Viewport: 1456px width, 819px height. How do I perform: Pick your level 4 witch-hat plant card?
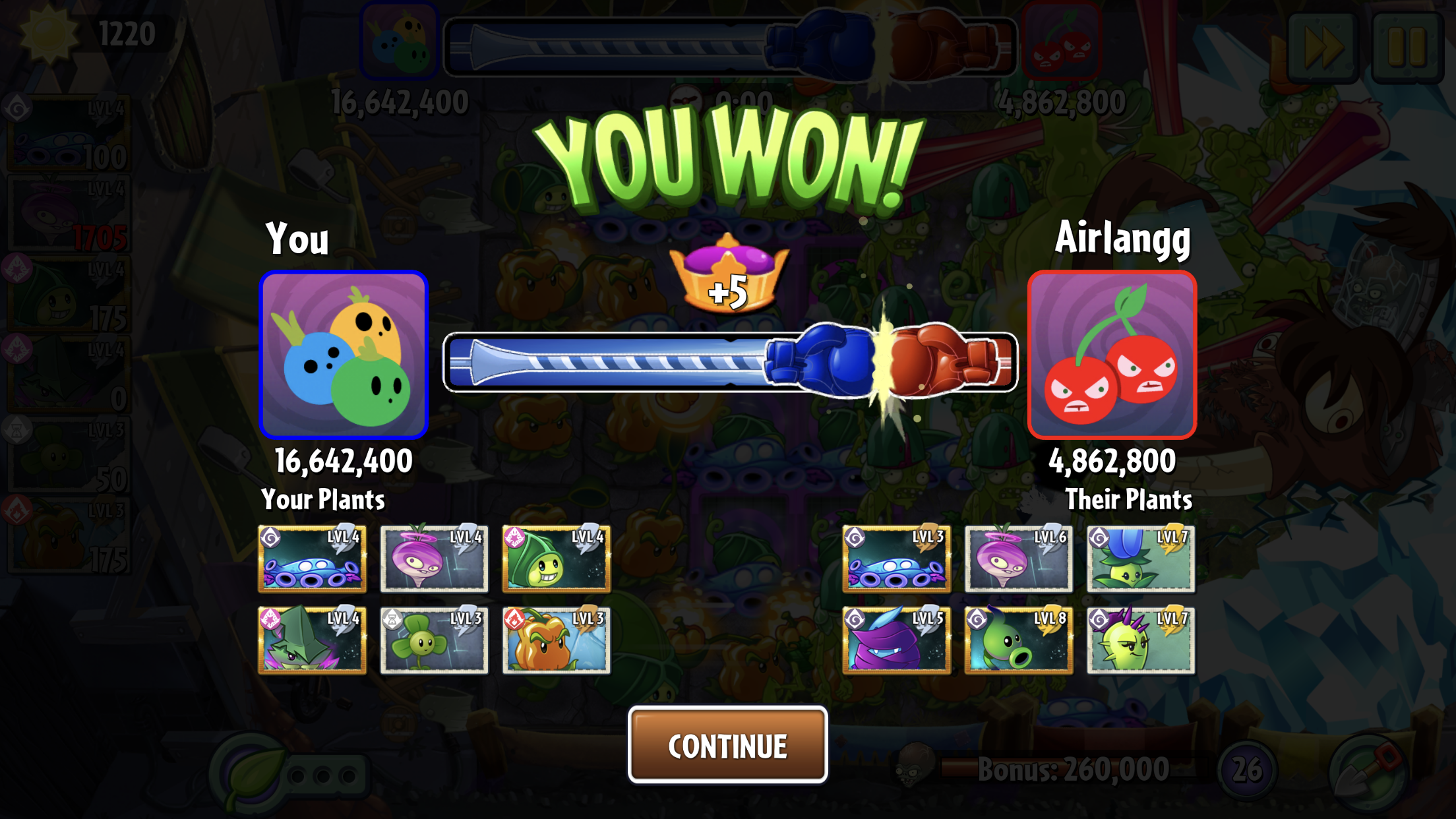(312, 640)
